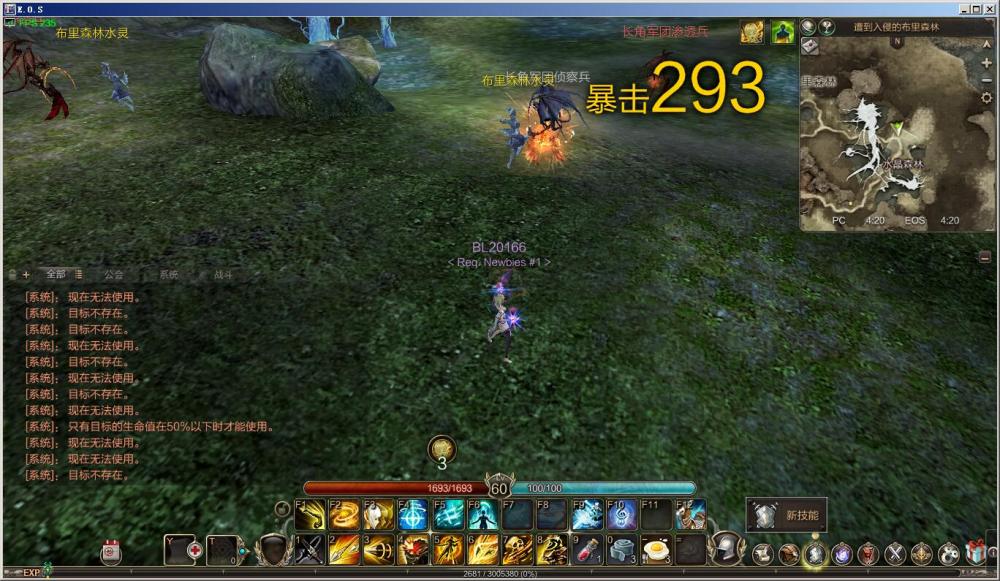Use the bandage roll in slot 0
The height and width of the screenshot is (581, 1000).
[621, 549]
